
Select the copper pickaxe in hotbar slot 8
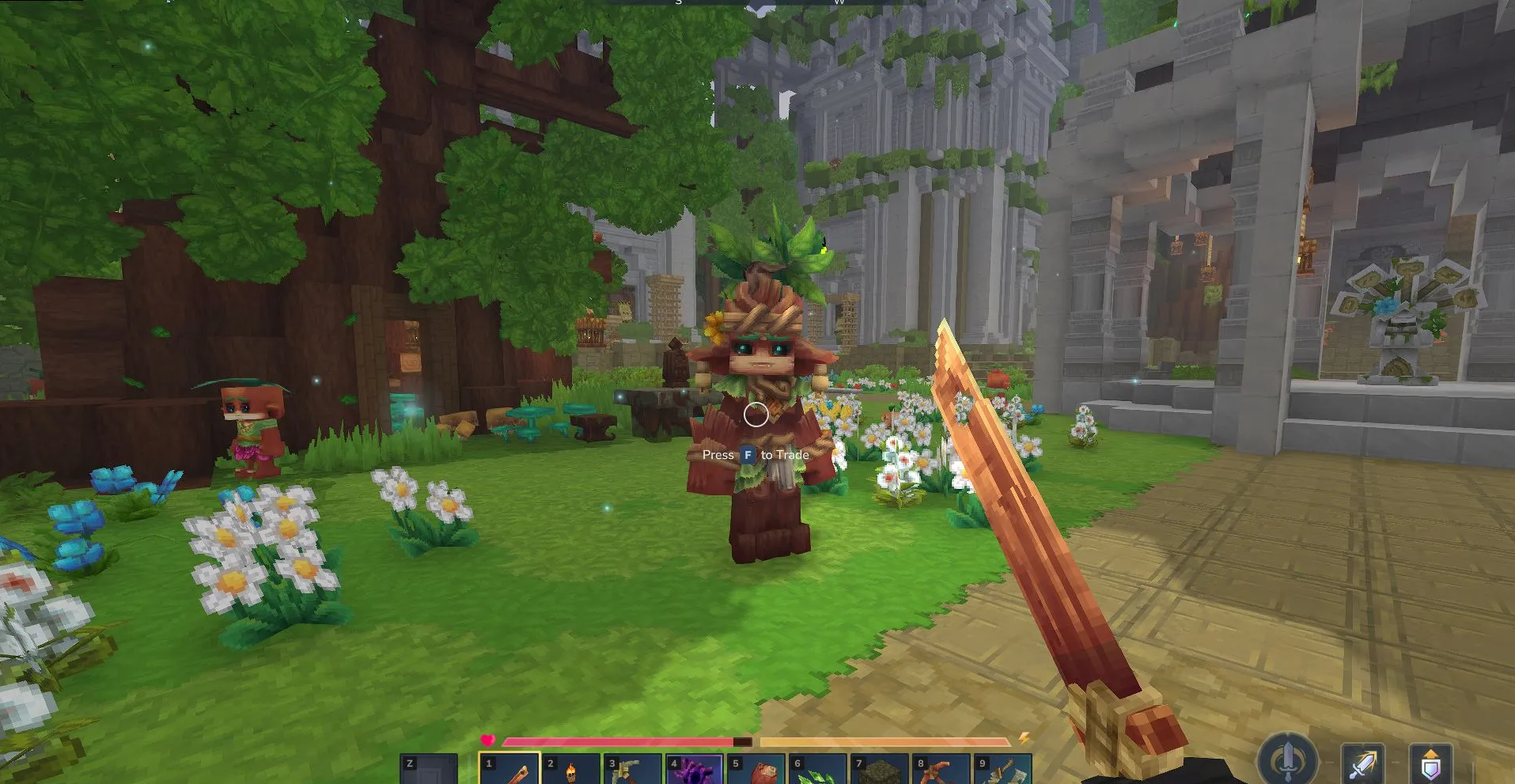tap(941, 769)
